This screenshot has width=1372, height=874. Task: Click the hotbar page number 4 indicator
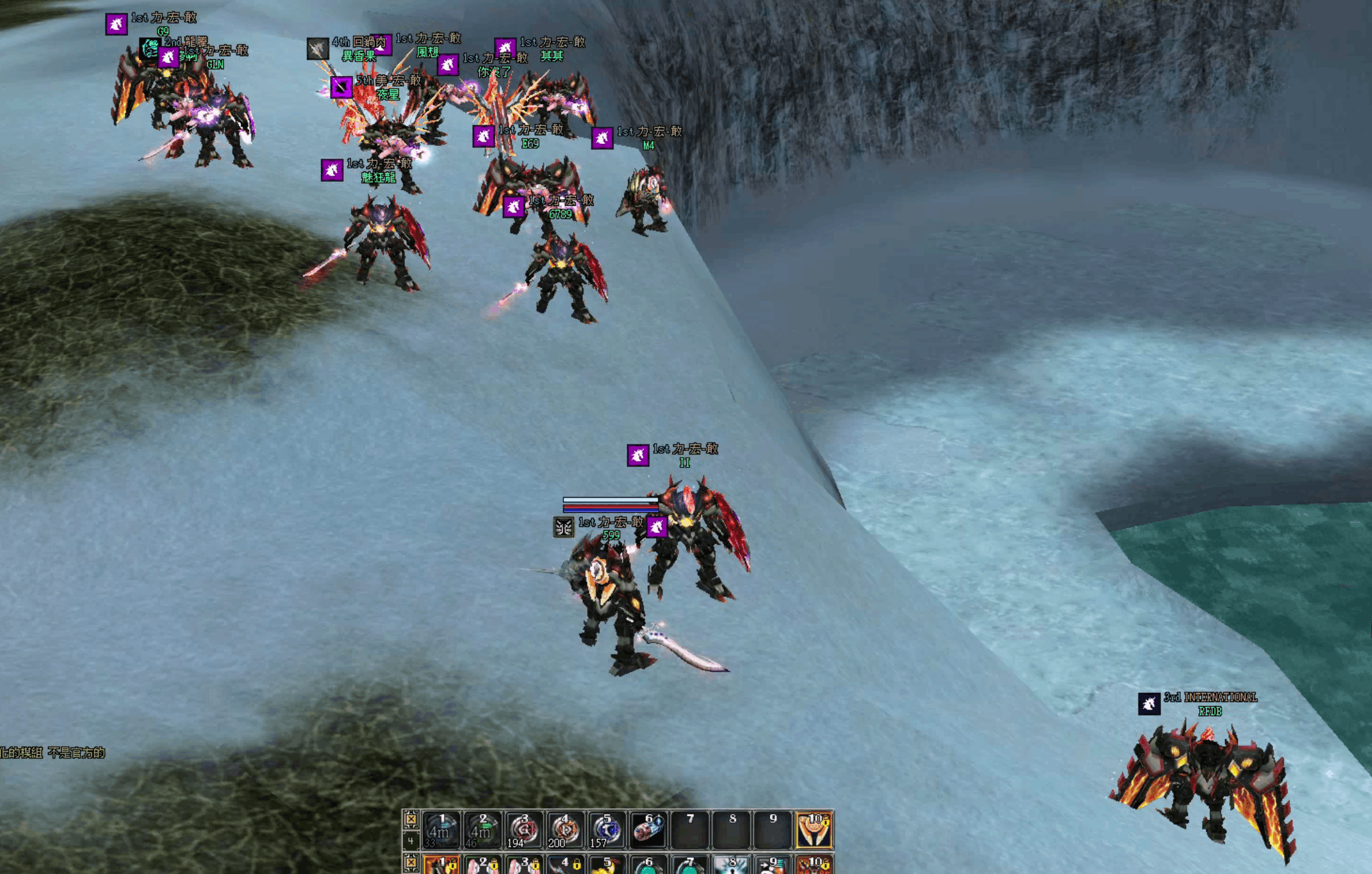point(411,841)
